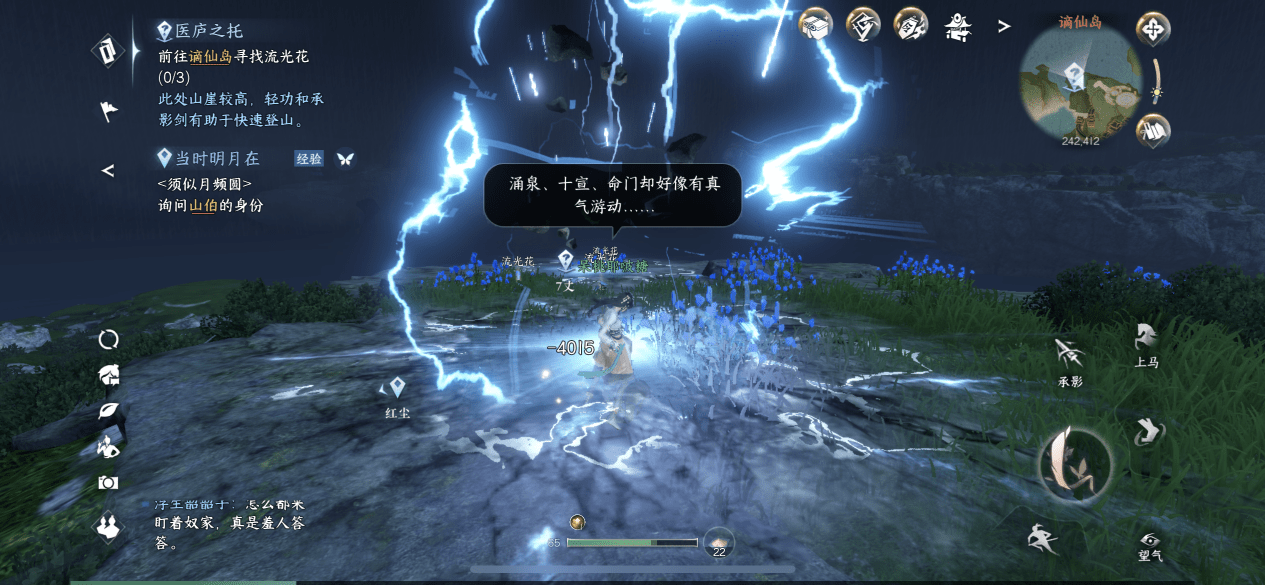Activate the 承影 sword skill
This screenshot has height=585, width=1265.
(x=1069, y=354)
